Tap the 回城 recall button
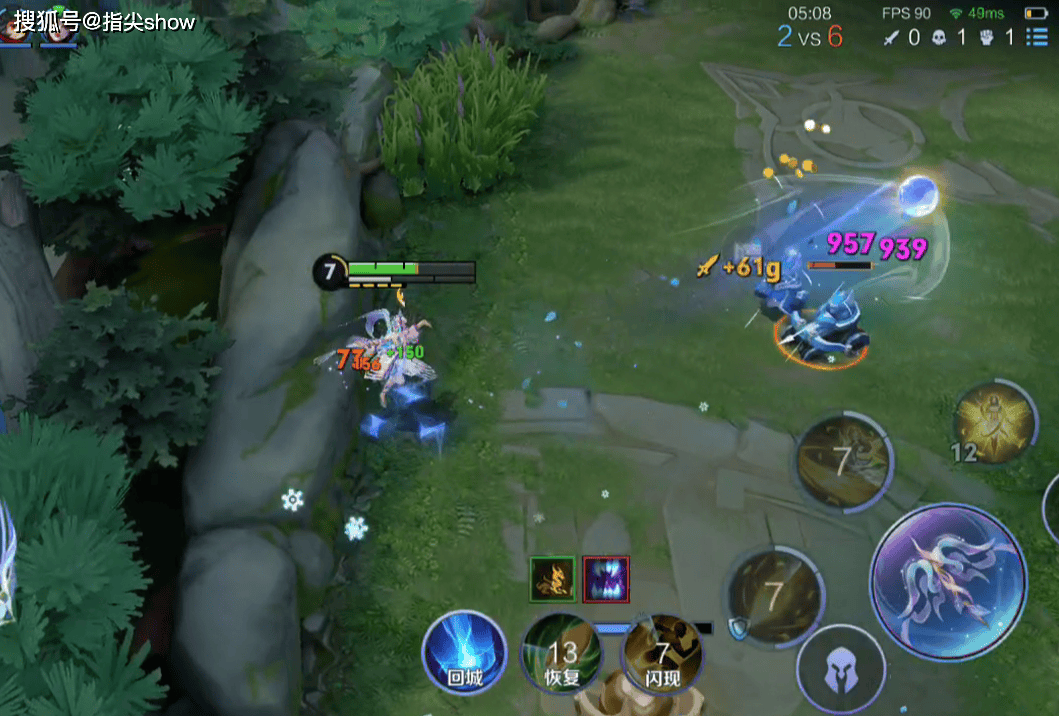 point(463,654)
